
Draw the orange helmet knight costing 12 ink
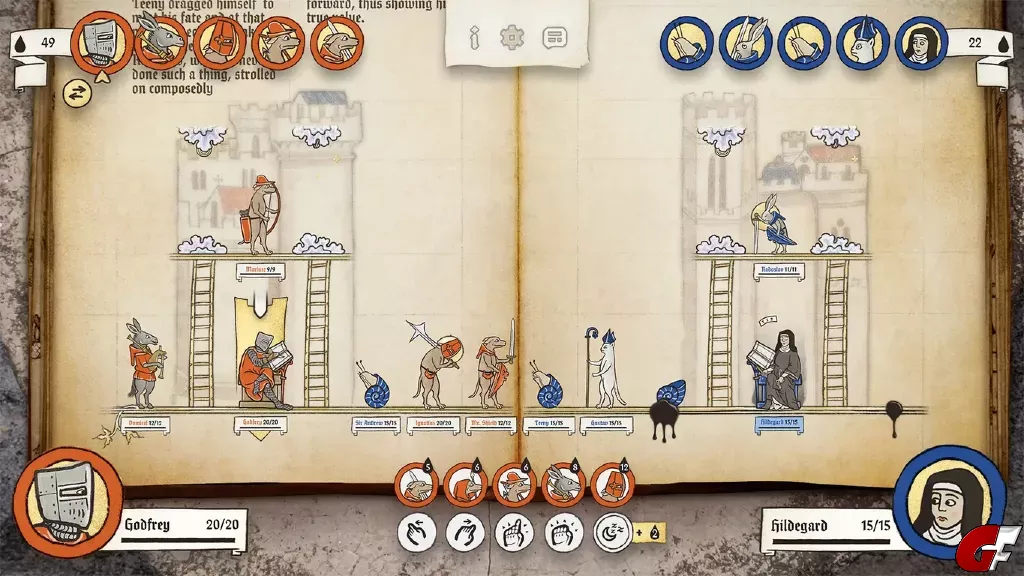[x=612, y=486]
